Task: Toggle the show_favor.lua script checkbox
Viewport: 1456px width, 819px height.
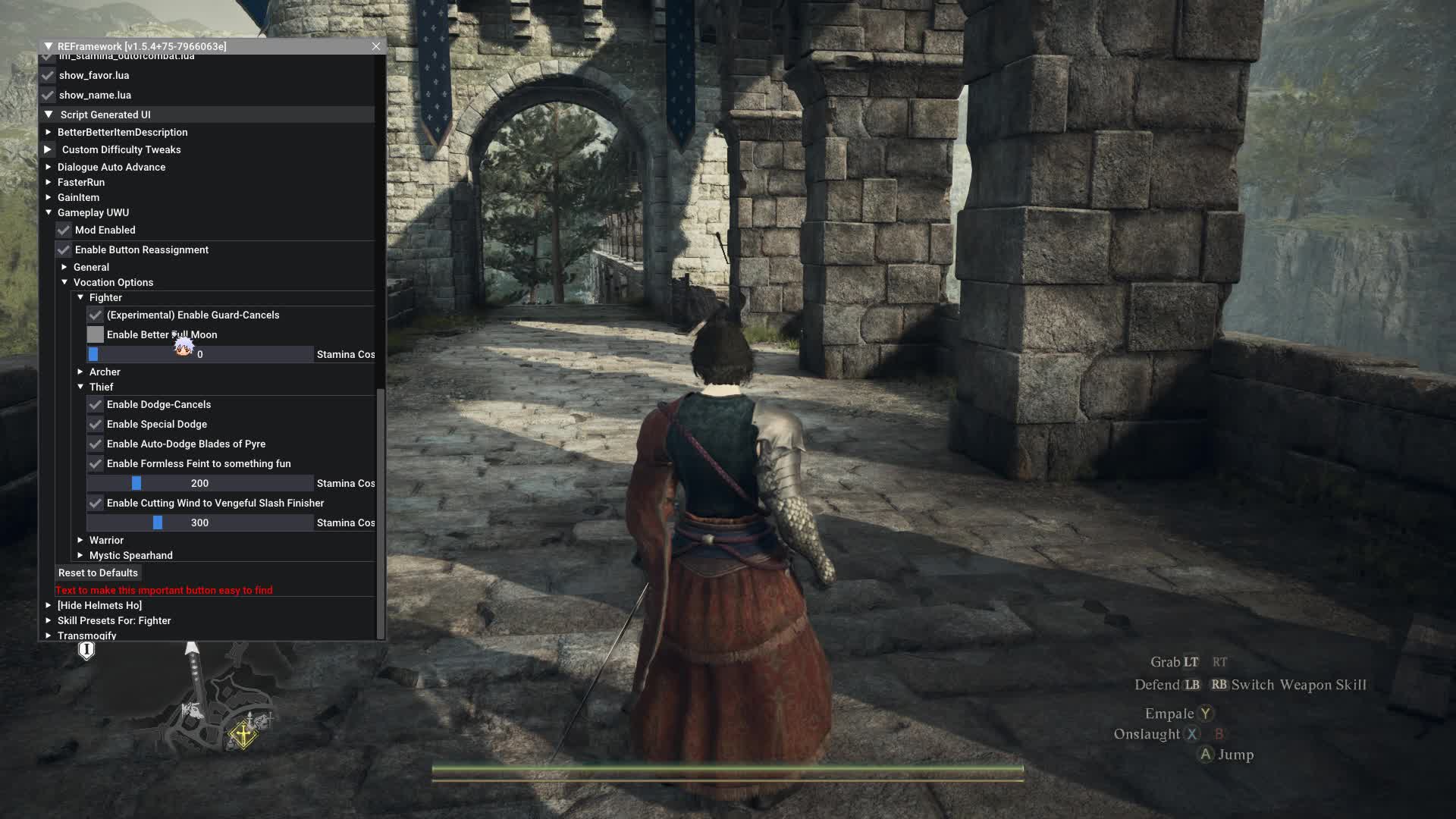Action: pyautogui.click(x=48, y=76)
